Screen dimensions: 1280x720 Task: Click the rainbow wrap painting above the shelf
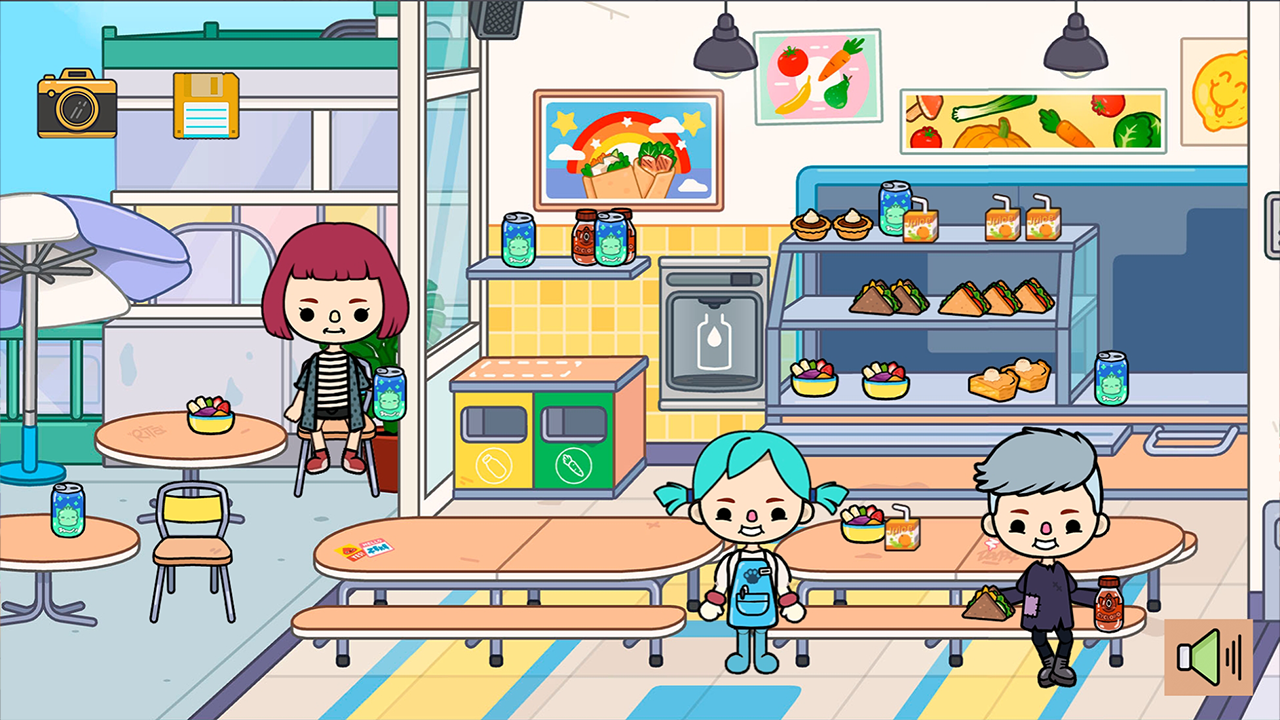[628, 152]
